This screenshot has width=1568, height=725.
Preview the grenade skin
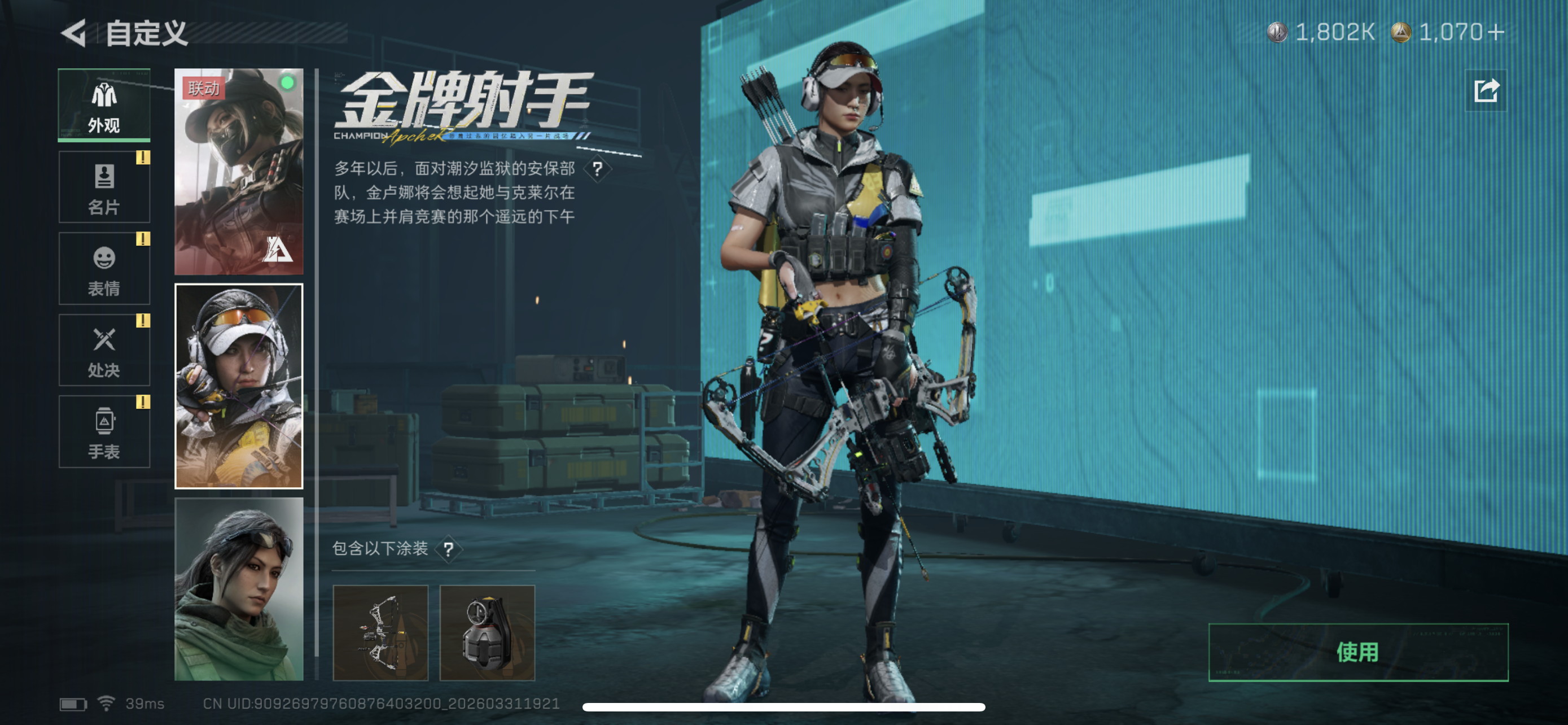487,633
